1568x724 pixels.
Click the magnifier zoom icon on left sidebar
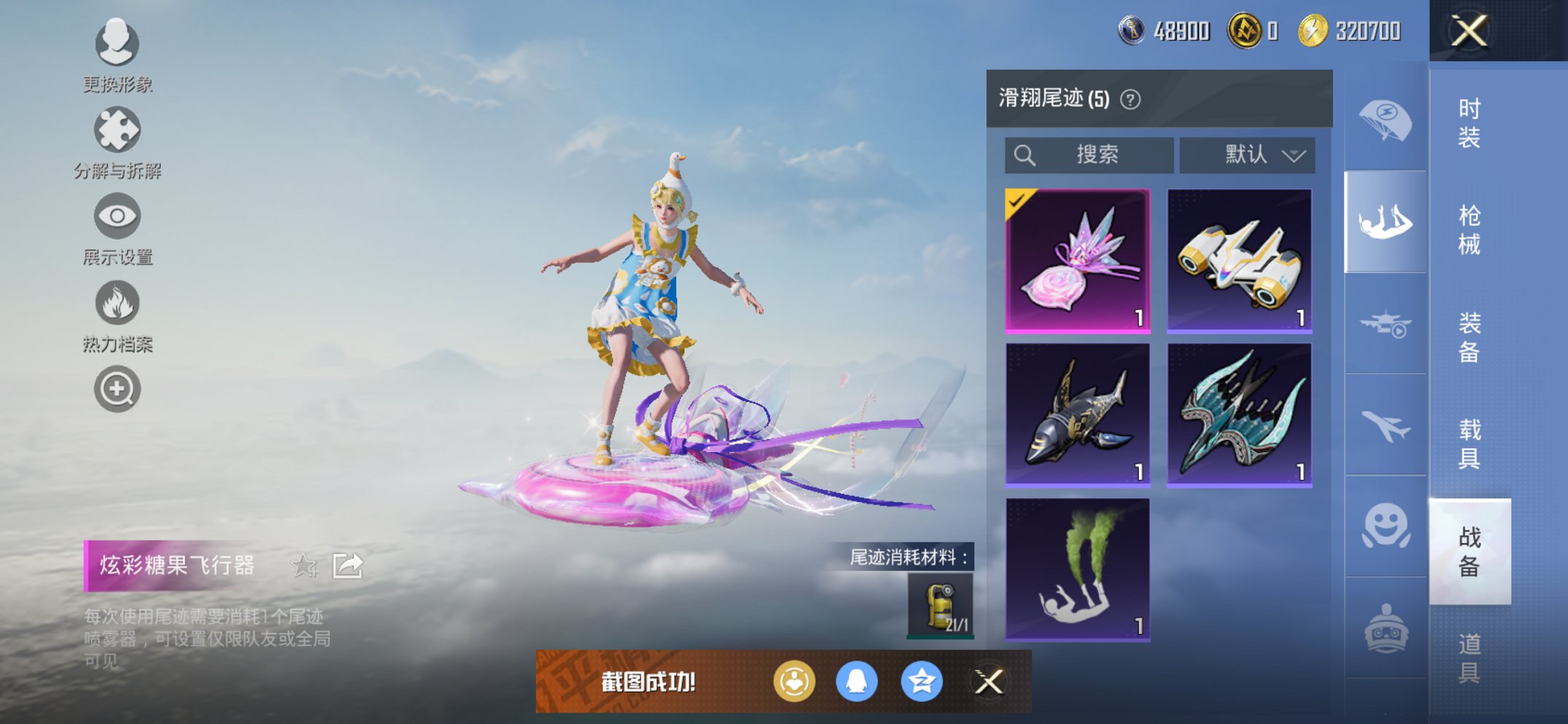coord(117,388)
